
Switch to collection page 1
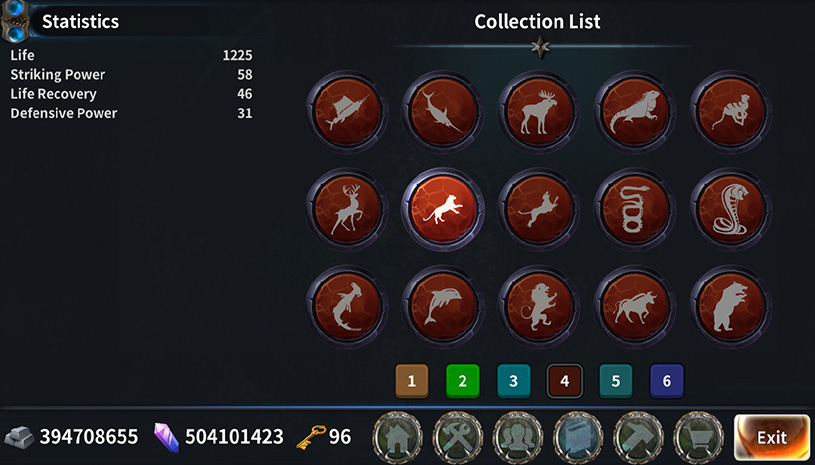(x=411, y=380)
